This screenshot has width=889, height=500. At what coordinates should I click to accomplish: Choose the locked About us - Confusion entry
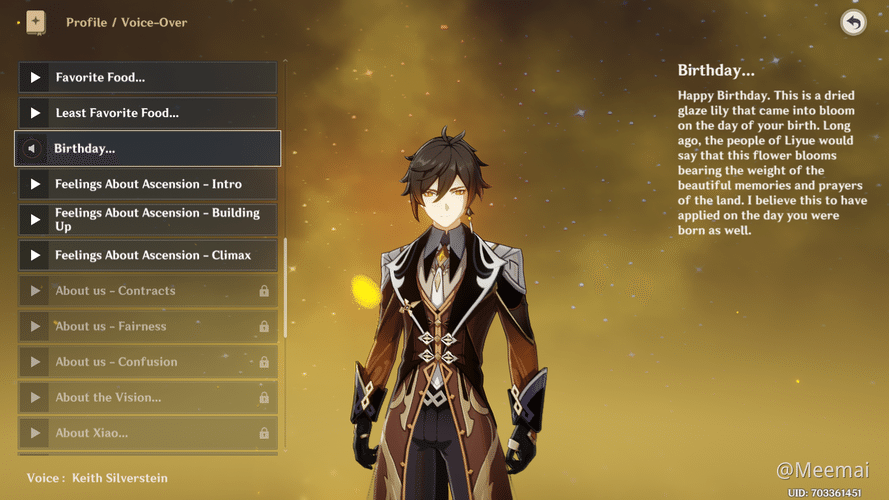coord(147,362)
